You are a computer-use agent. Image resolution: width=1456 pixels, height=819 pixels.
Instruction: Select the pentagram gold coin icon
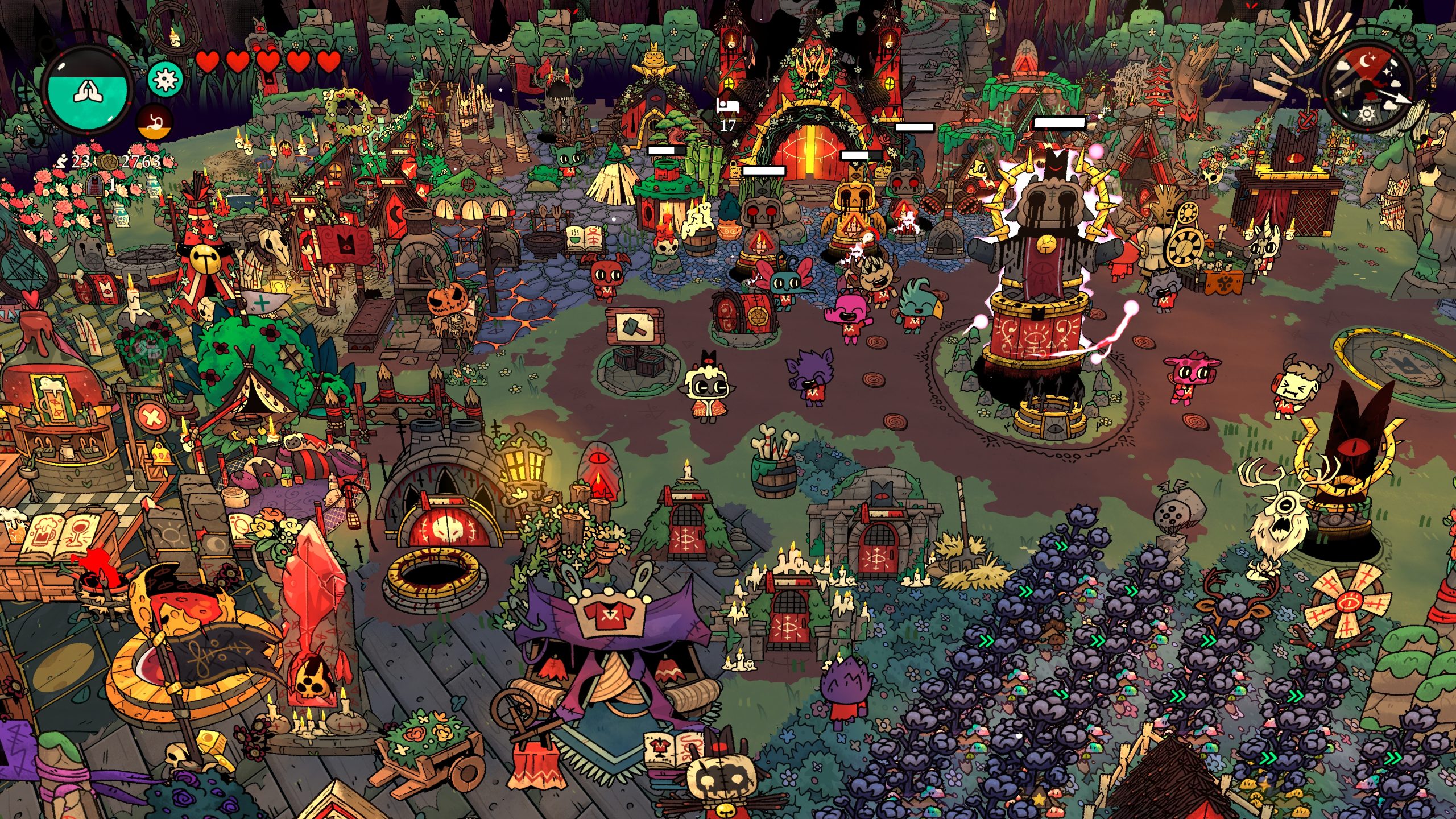109,162
